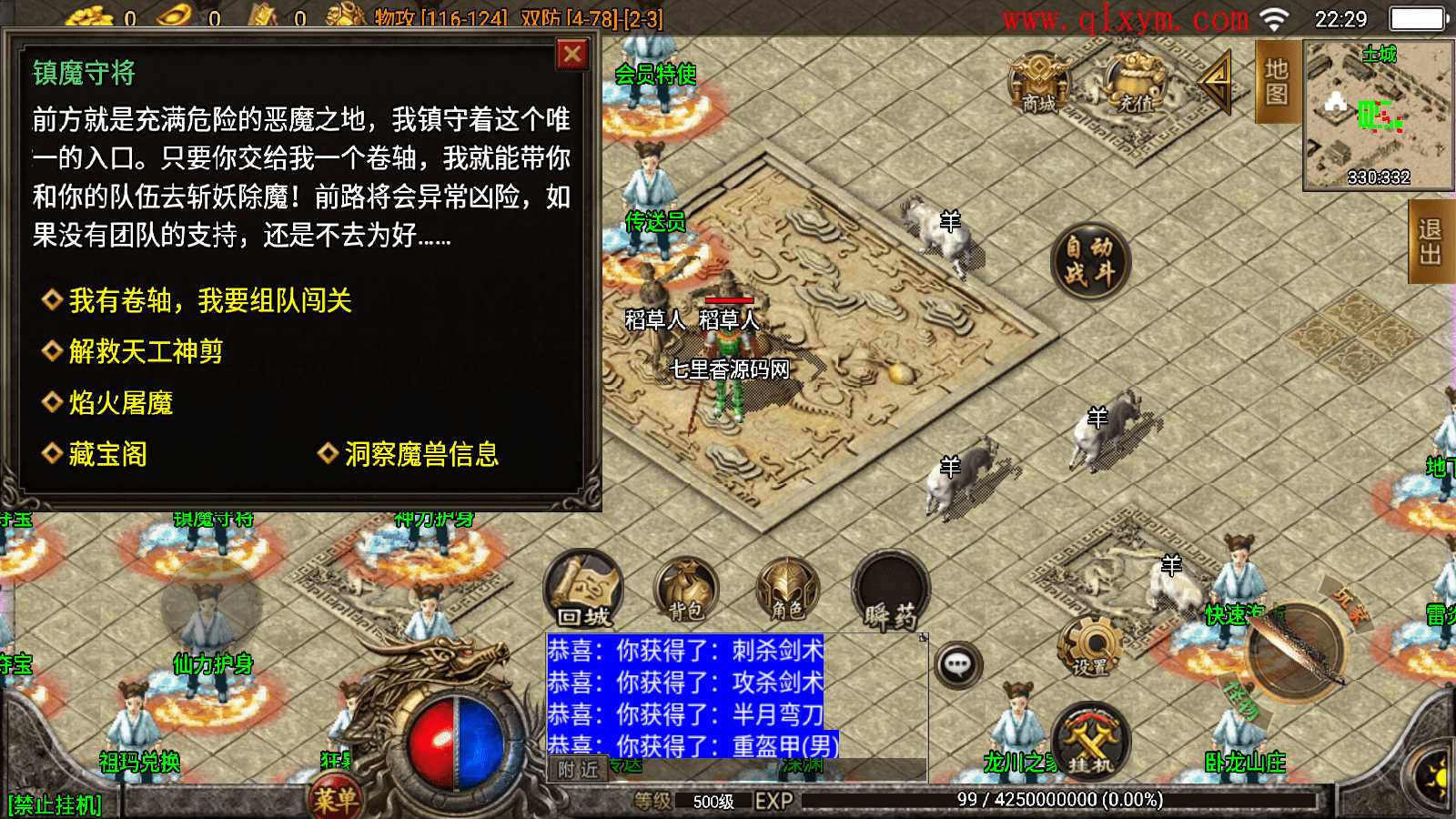Use the 瞬药 instant potion icon
The width and height of the screenshot is (1456, 819).
tap(890, 591)
